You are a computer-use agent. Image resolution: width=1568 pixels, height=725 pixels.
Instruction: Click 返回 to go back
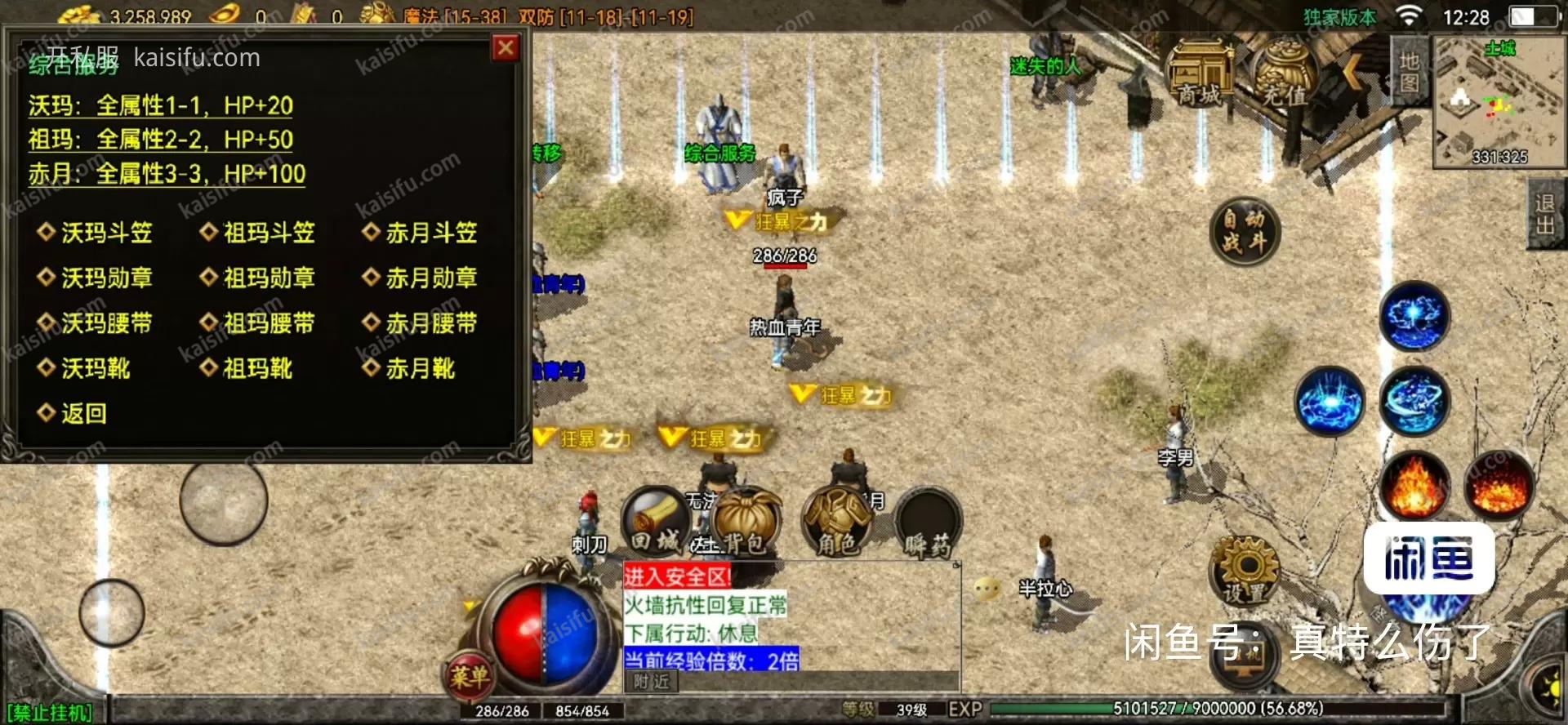83,414
